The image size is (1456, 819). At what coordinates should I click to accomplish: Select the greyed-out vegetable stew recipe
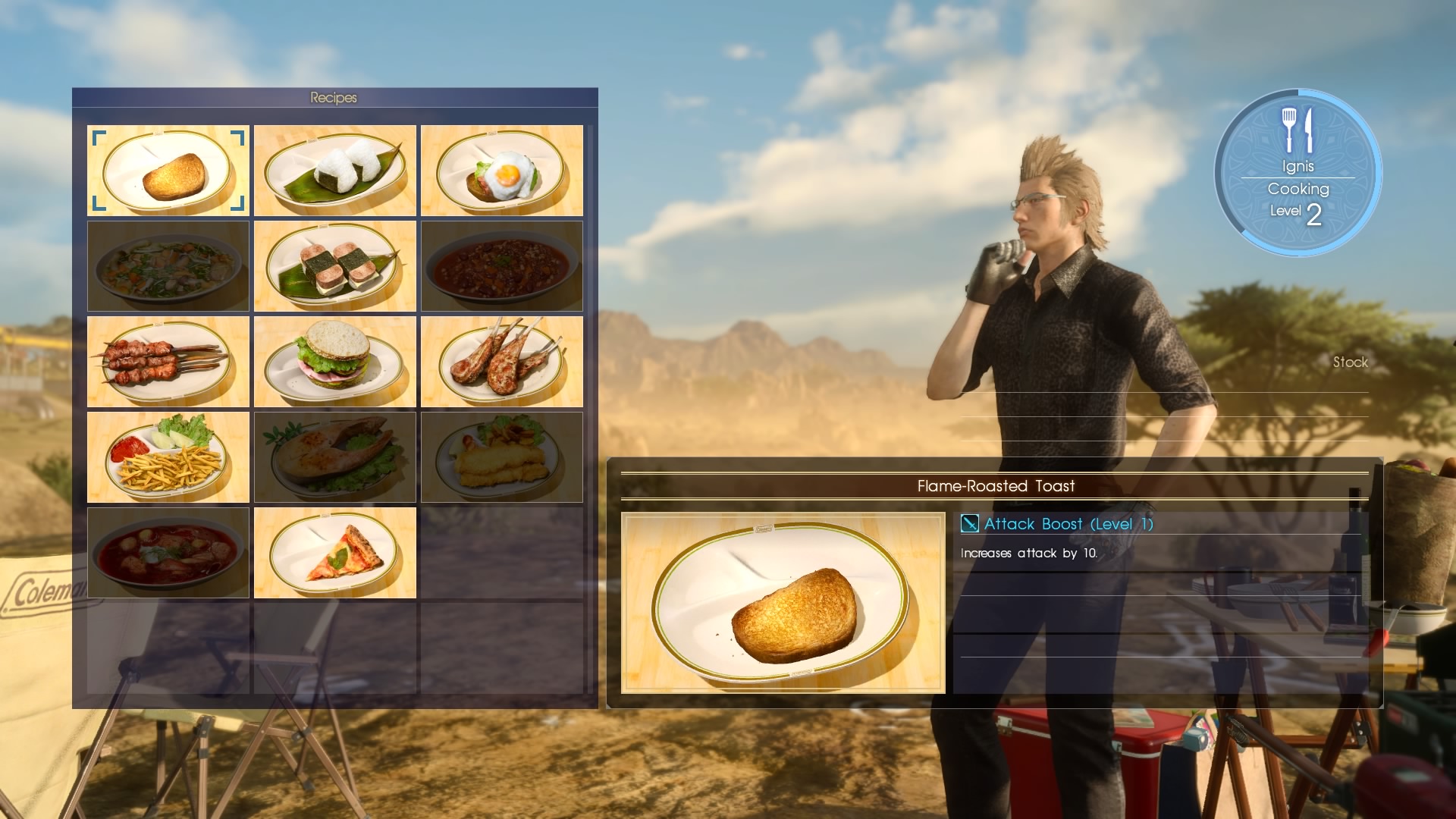[168, 266]
